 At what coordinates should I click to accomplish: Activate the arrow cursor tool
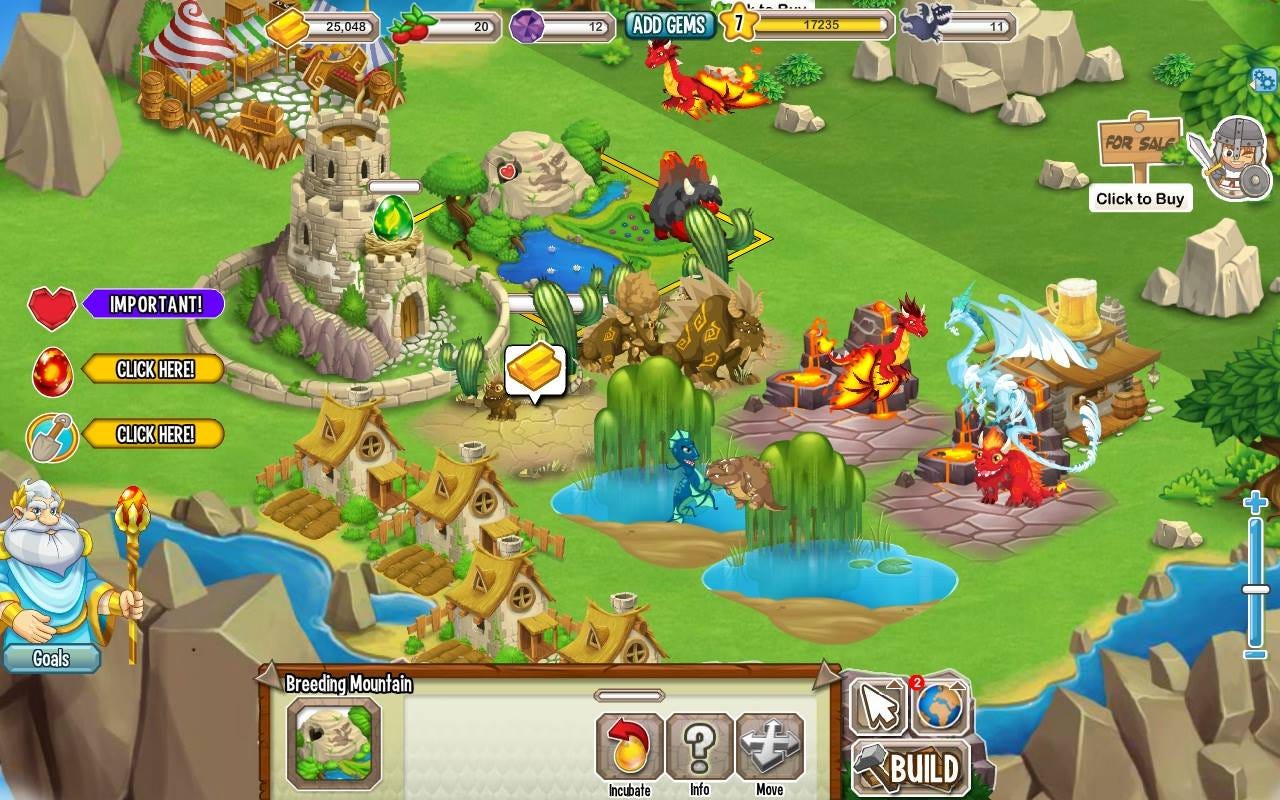(x=879, y=707)
